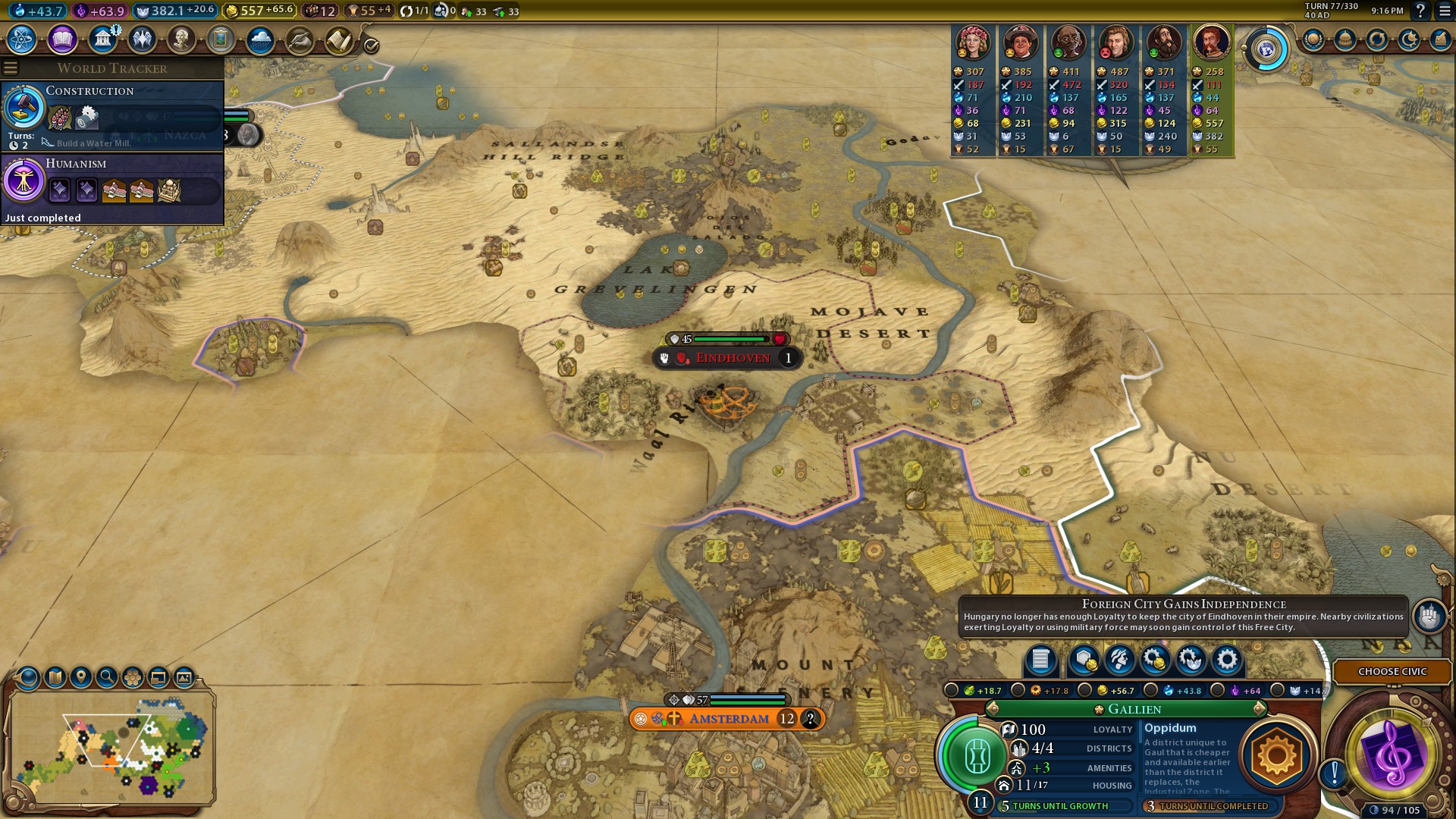Cycle to next city from Gallien
Viewport: 1456px width, 819px height.
pyautogui.click(x=1260, y=709)
